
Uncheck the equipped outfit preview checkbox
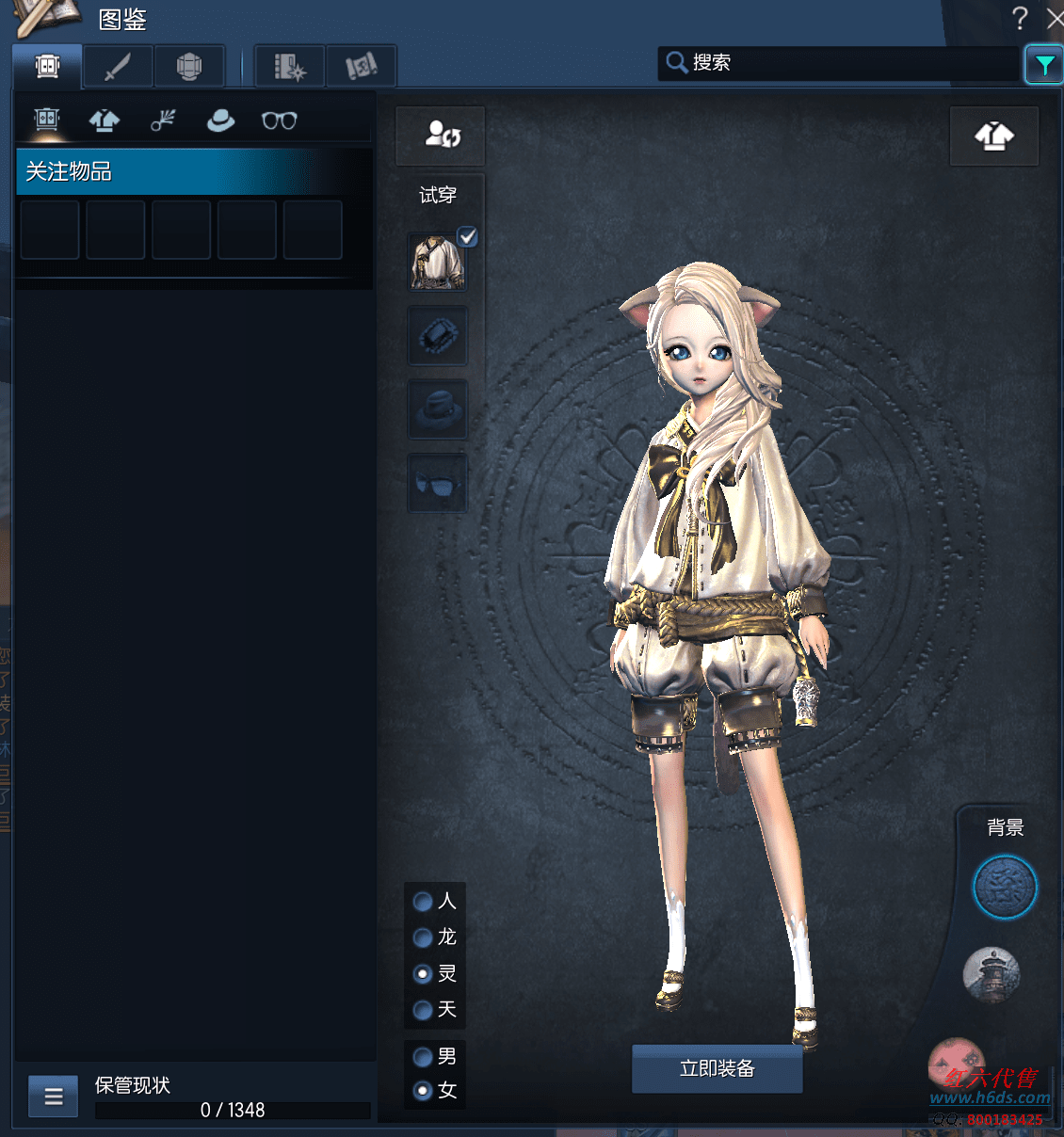[x=467, y=236]
